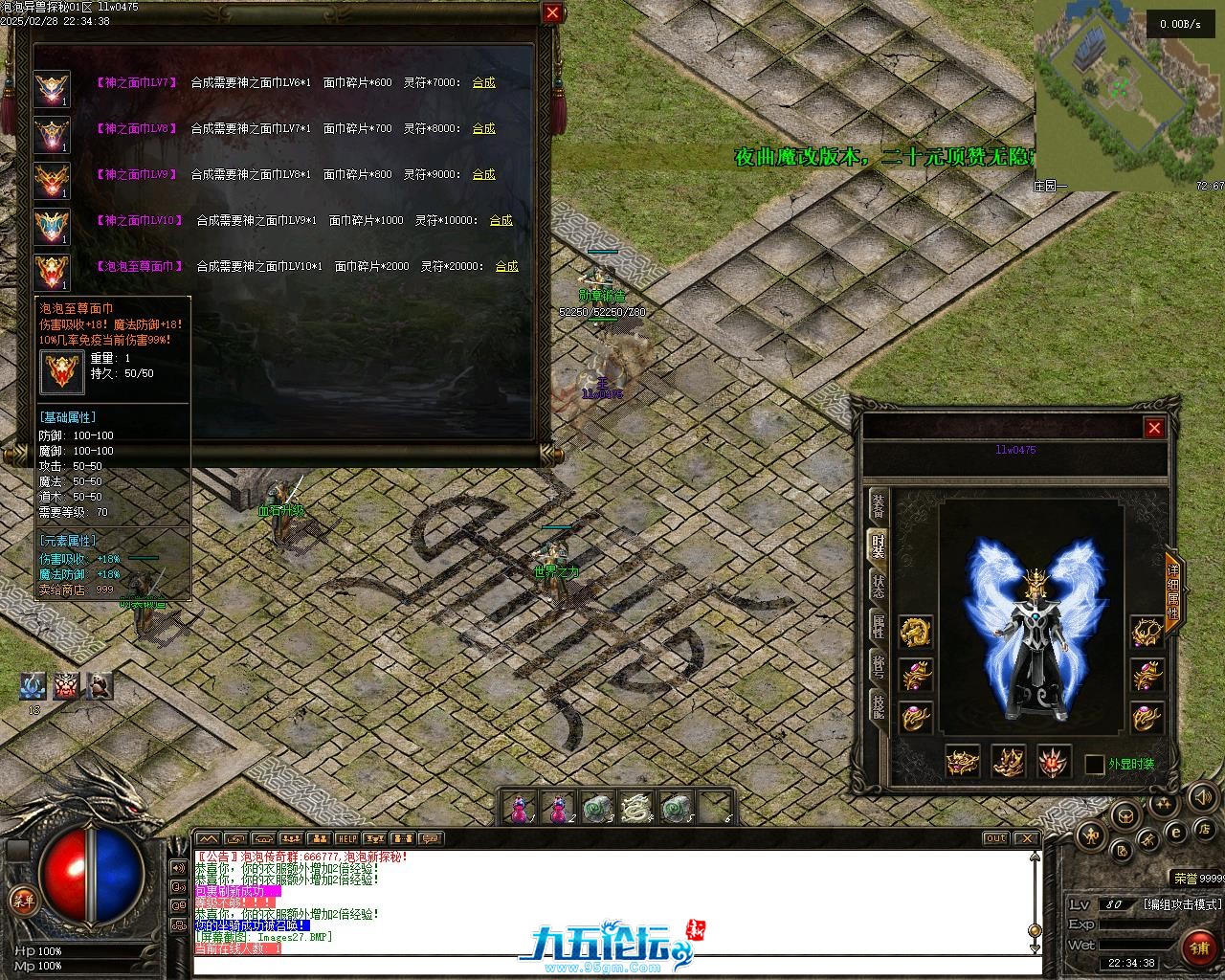This screenshot has width=1225, height=980.
Task: Open the 状态 status tab
Action: pyautogui.click(x=878, y=586)
